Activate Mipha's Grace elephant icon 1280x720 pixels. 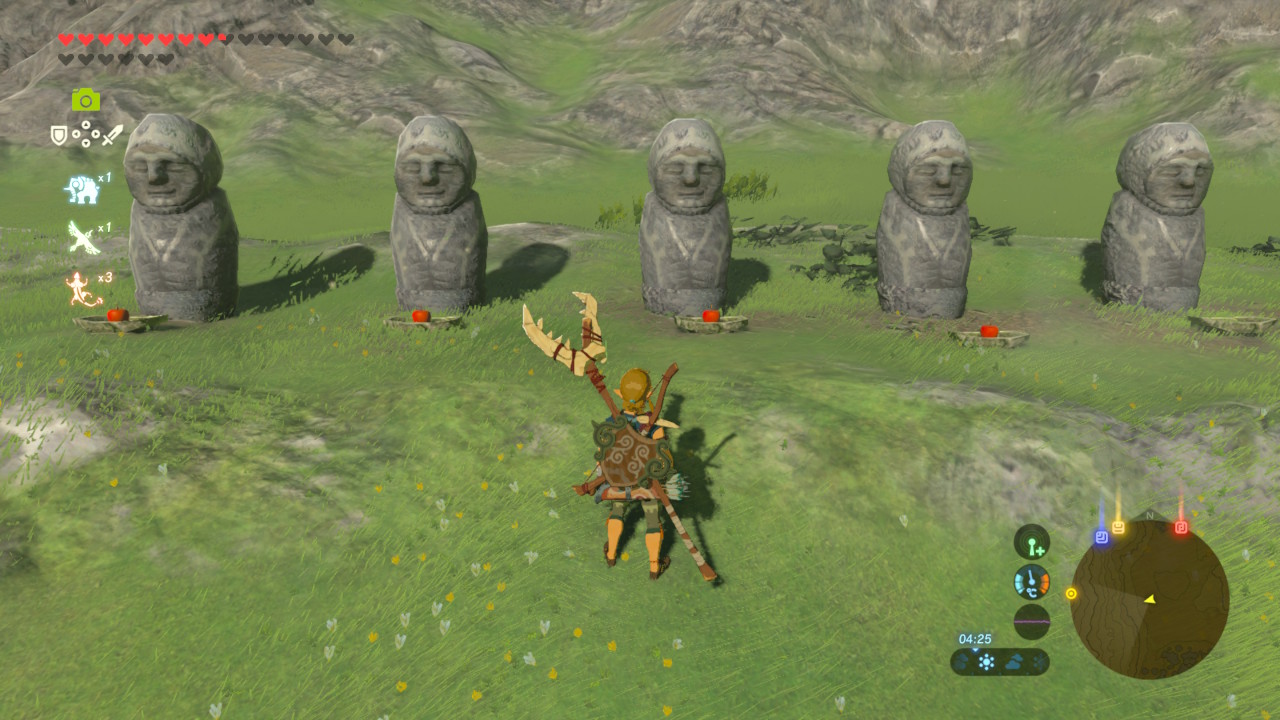click(x=81, y=189)
